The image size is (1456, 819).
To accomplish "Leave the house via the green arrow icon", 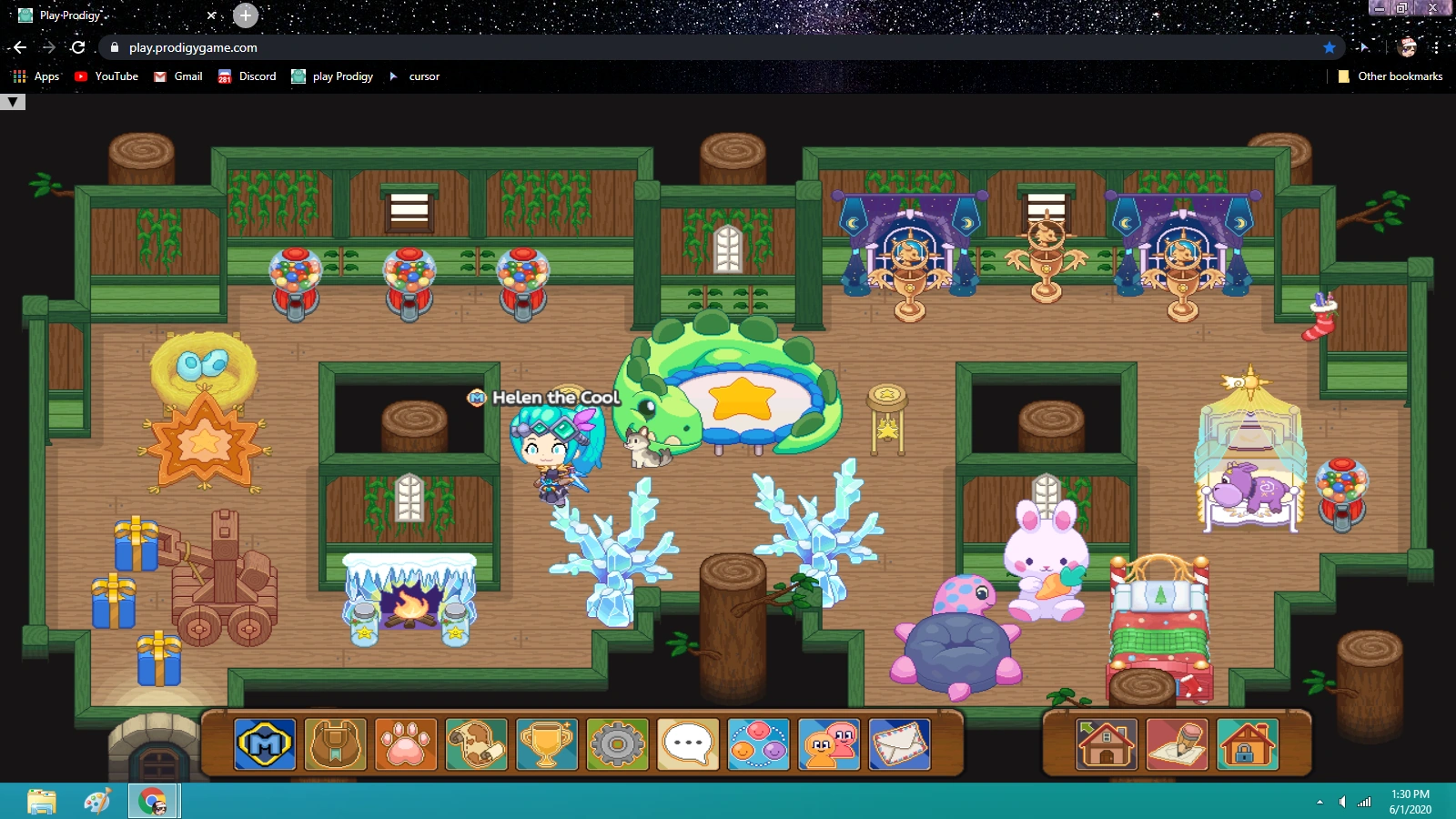I will pos(1104,744).
